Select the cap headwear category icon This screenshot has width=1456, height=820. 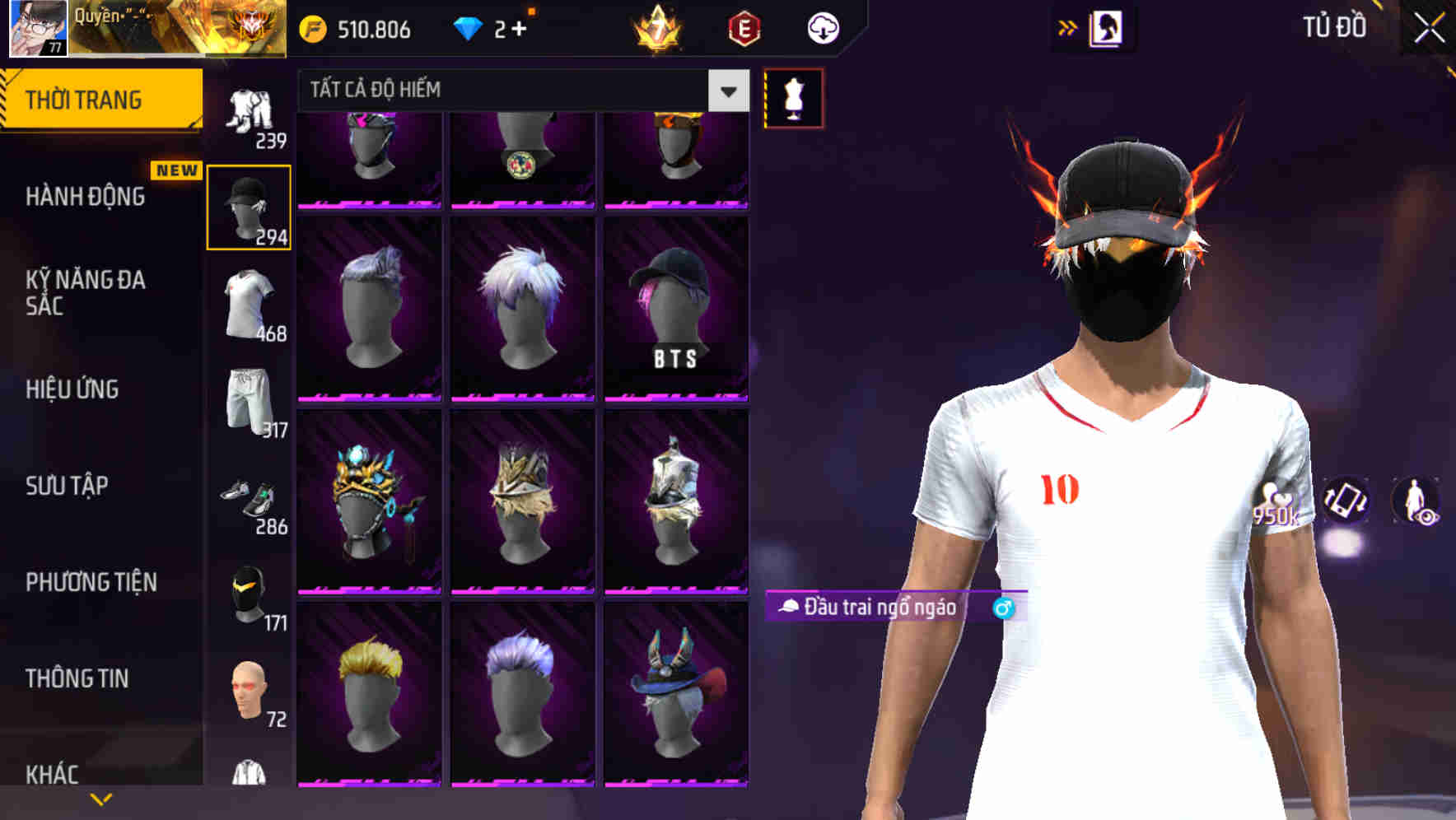248,206
